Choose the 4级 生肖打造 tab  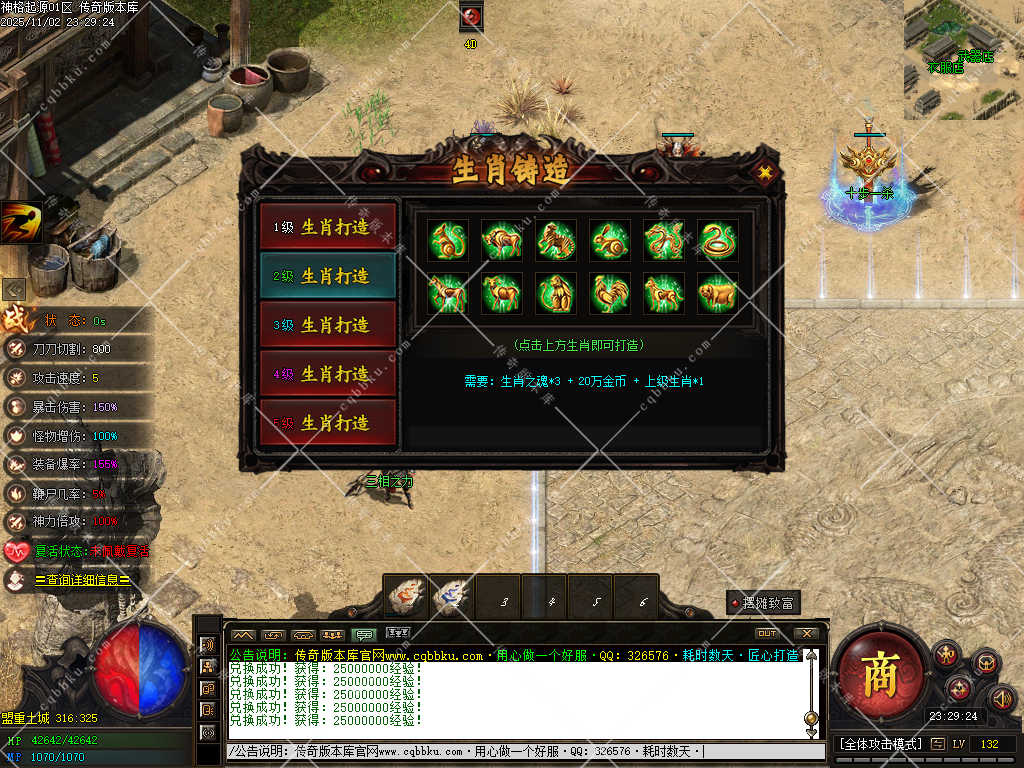328,374
